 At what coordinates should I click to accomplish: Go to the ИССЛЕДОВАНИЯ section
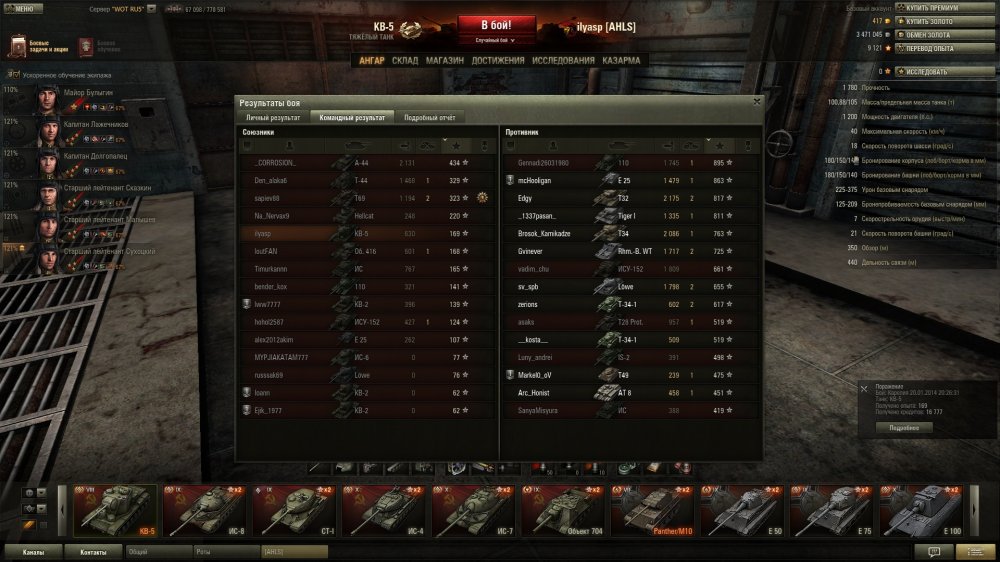point(564,60)
